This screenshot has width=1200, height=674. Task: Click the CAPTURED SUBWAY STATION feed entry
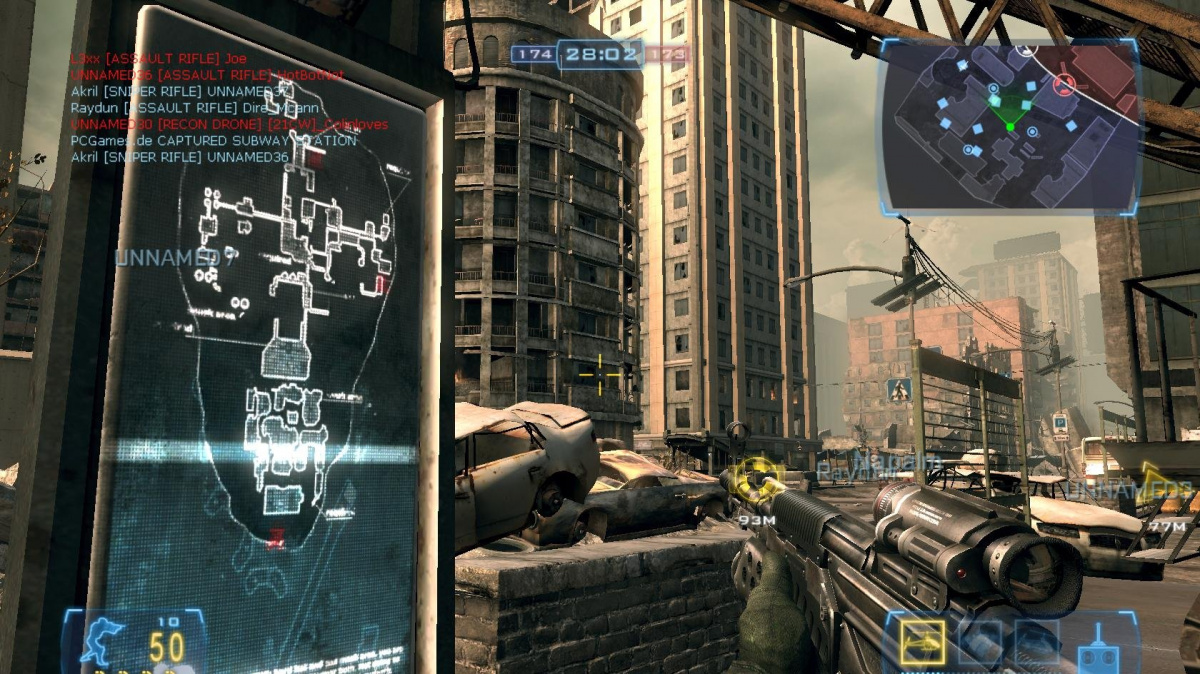coord(214,141)
